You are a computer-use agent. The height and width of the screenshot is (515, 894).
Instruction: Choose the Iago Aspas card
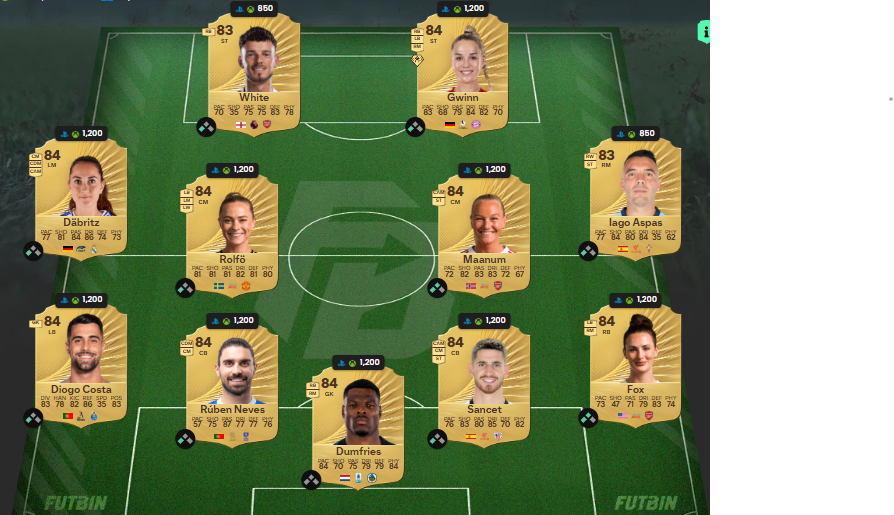coord(635,197)
